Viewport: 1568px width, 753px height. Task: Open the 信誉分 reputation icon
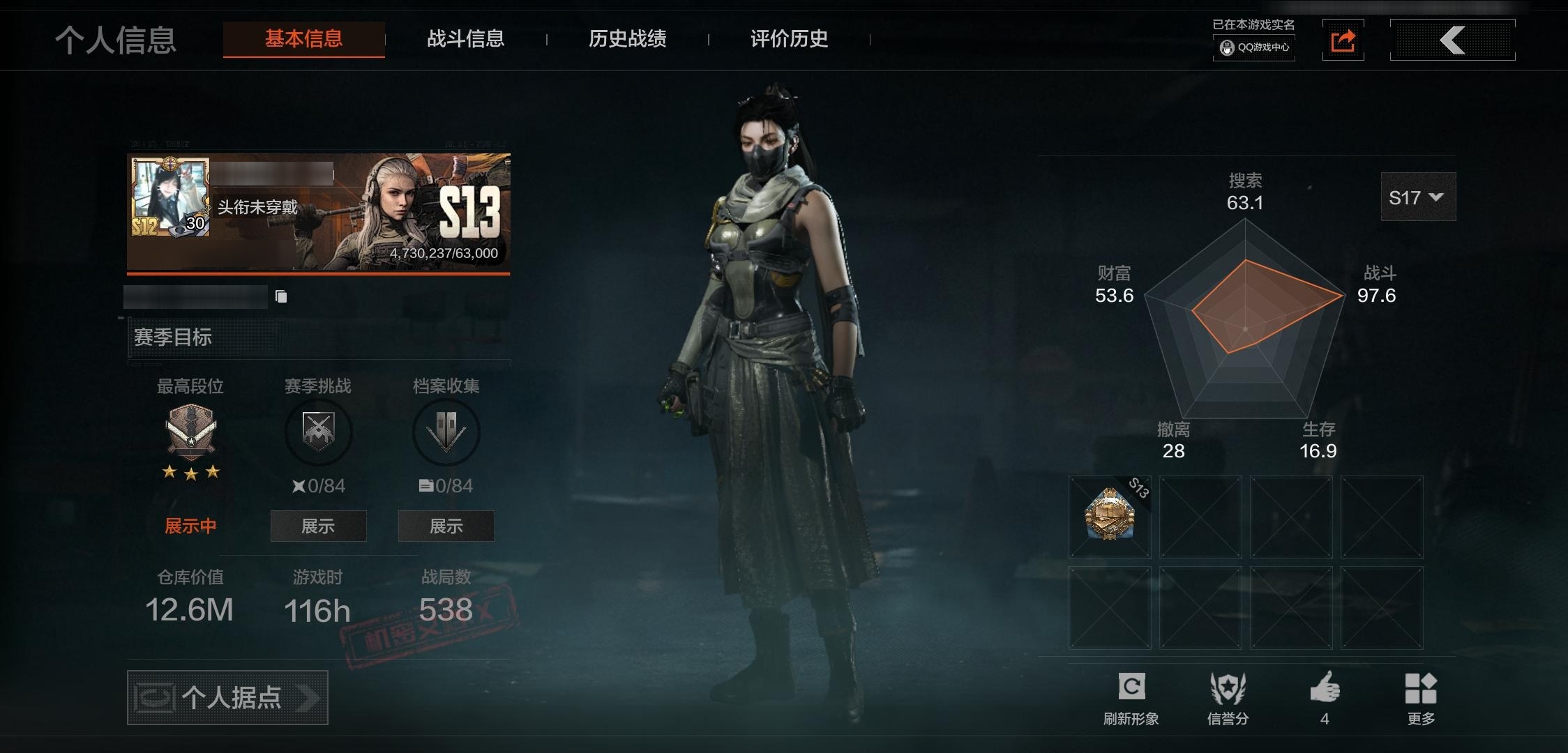(x=1229, y=688)
